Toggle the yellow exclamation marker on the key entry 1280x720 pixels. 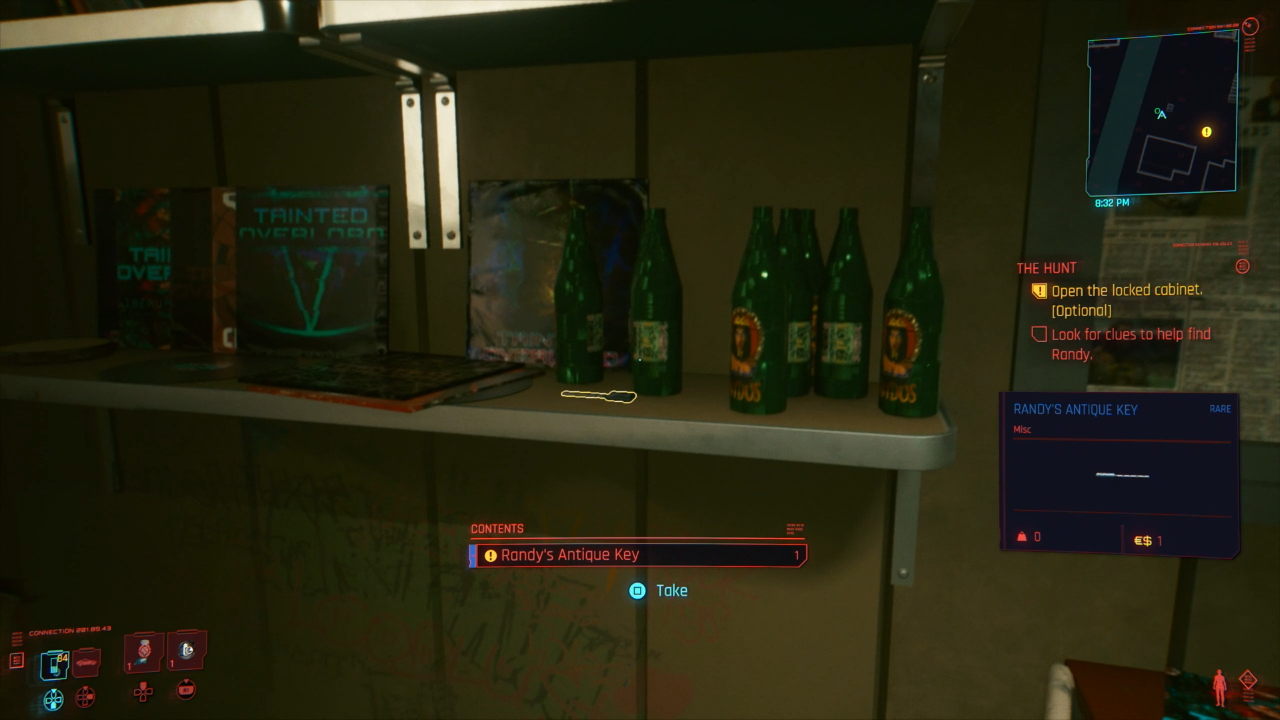pos(489,554)
